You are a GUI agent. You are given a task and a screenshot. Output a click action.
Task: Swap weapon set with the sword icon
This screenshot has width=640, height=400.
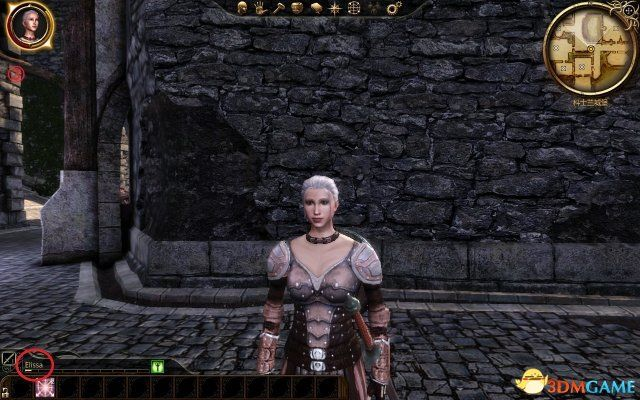[8, 357]
